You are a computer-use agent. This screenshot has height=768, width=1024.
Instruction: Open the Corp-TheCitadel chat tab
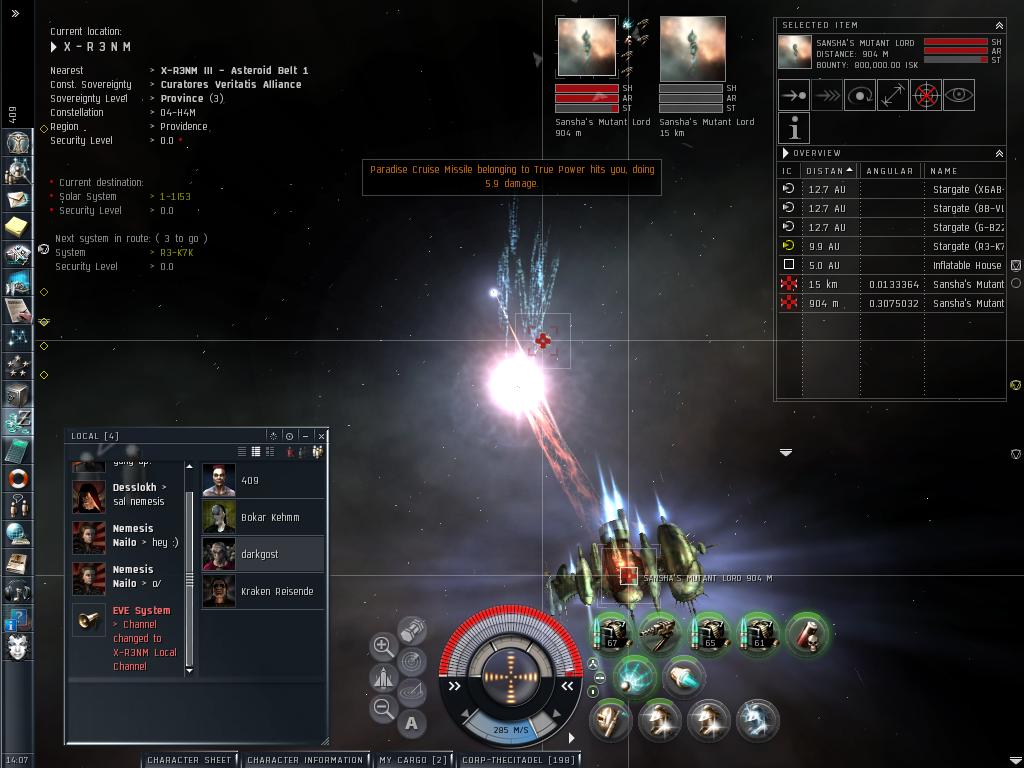tap(517, 760)
